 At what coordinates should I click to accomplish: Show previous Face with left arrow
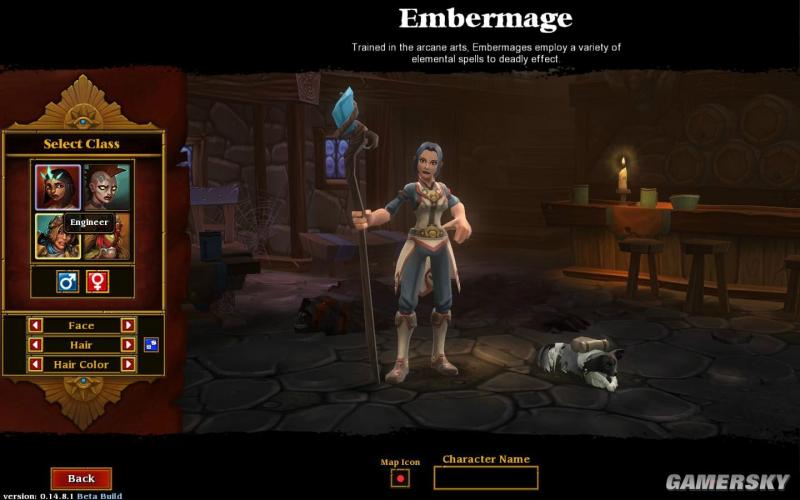35,325
